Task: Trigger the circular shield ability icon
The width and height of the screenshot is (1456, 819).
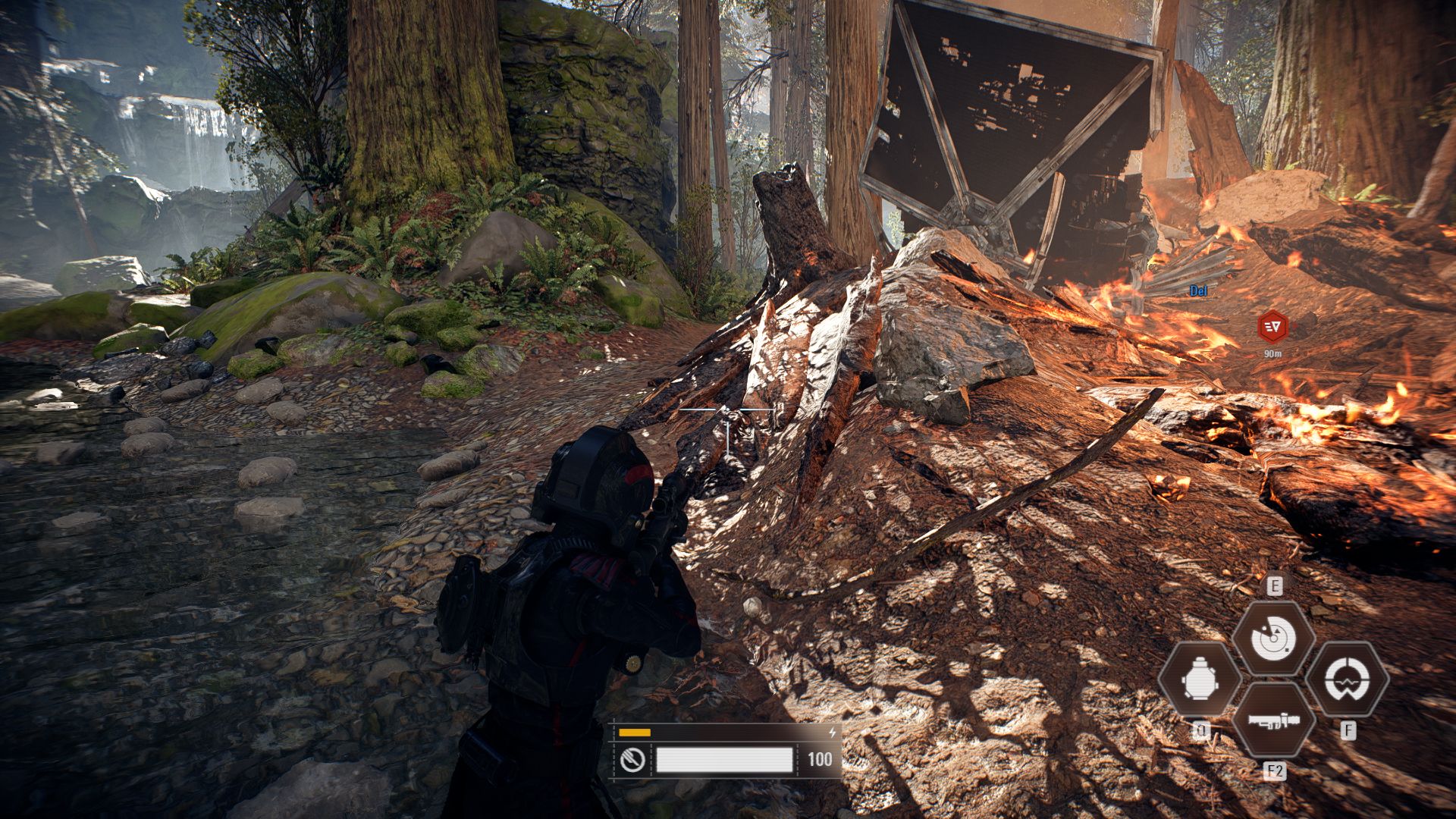Action: click(x=1348, y=679)
